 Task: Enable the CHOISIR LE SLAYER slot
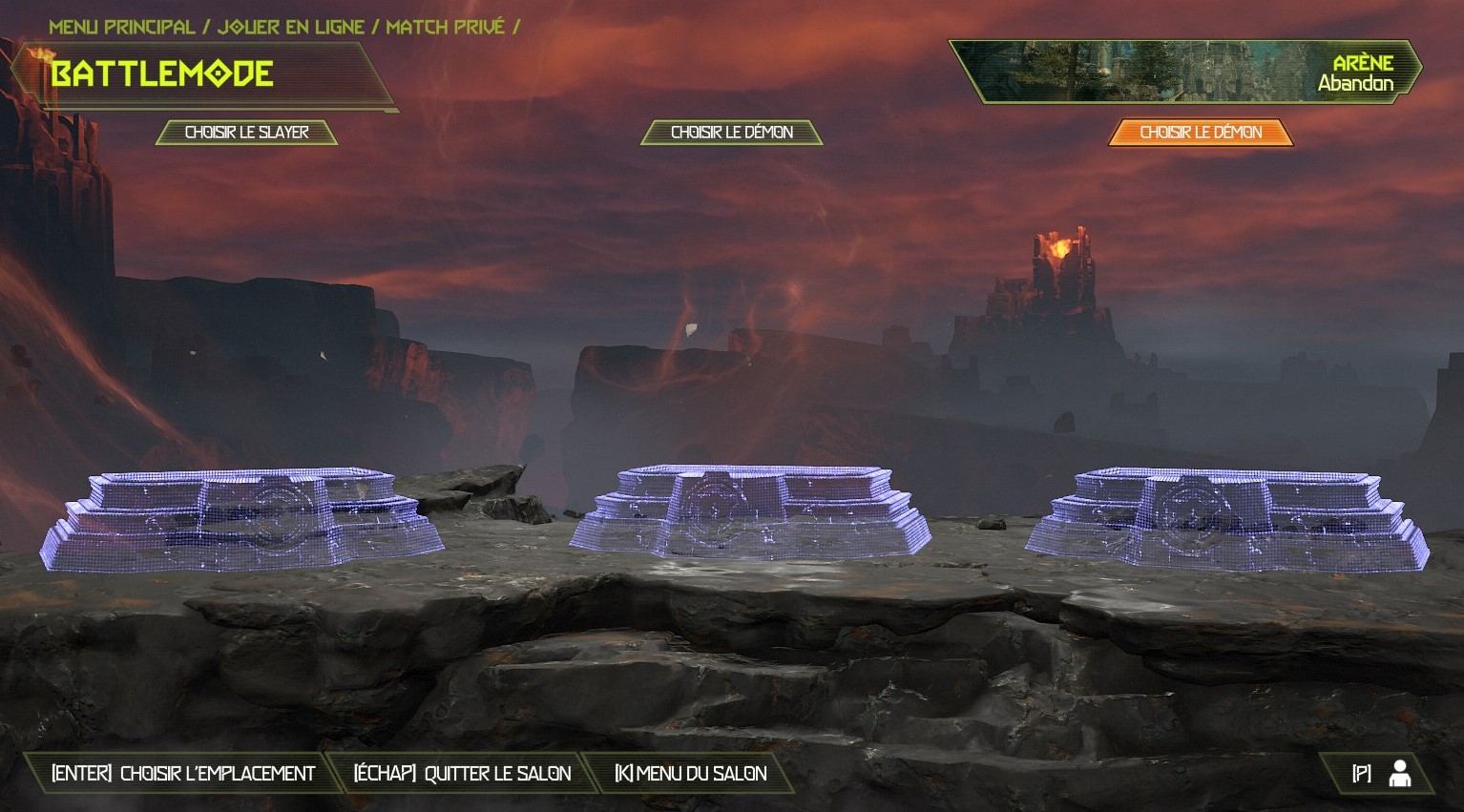click(246, 132)
